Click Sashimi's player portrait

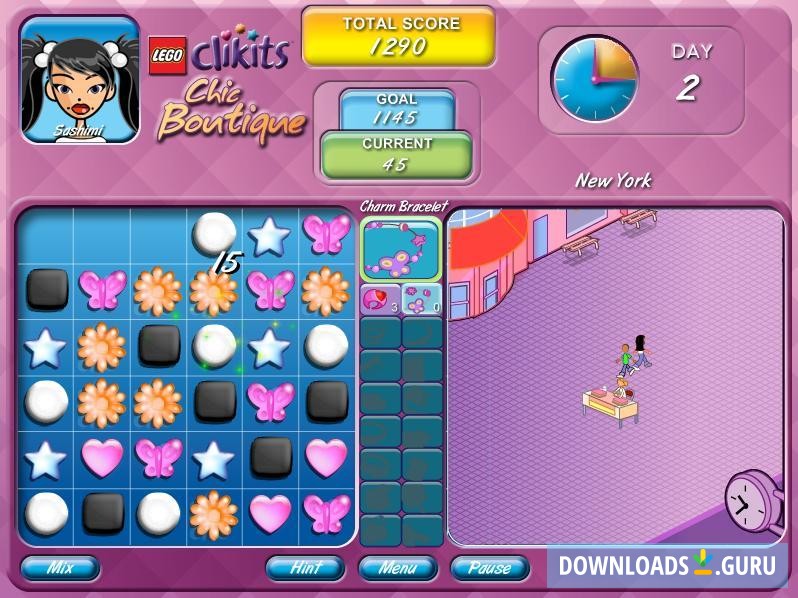pos(80,80)
